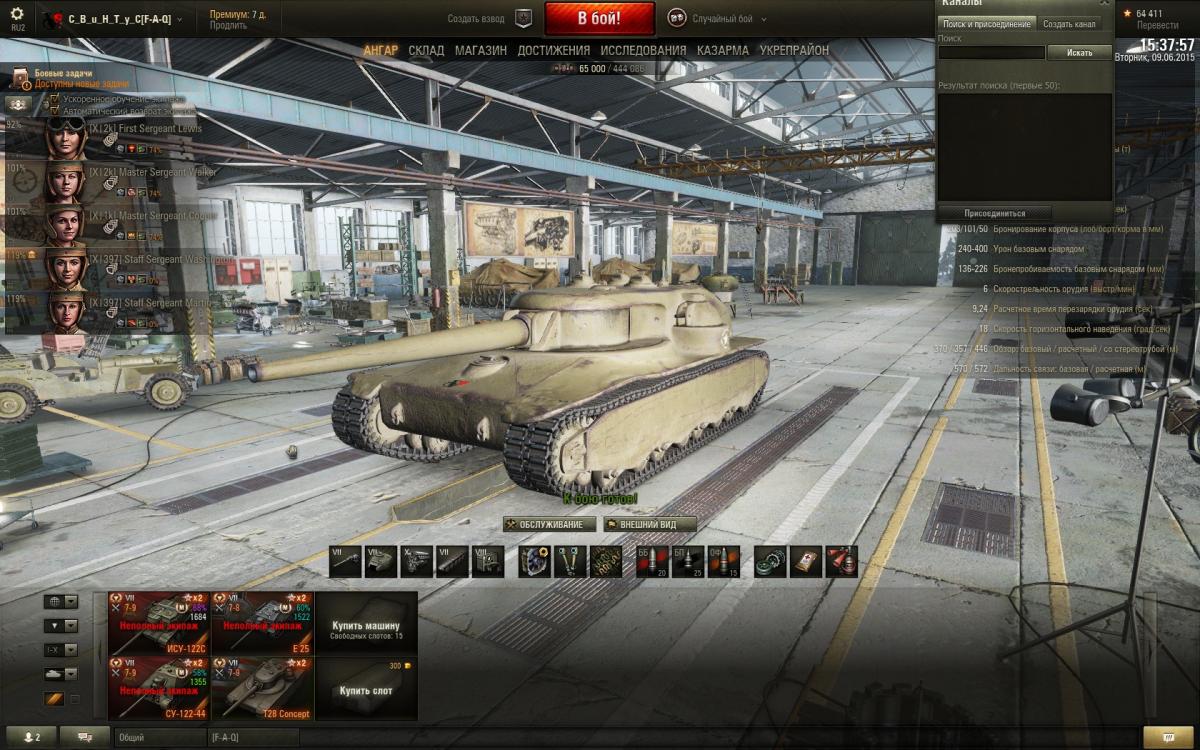Switch to the Создать канал tab
This screenshot has height=750, width=1200.
point(1070,24)
